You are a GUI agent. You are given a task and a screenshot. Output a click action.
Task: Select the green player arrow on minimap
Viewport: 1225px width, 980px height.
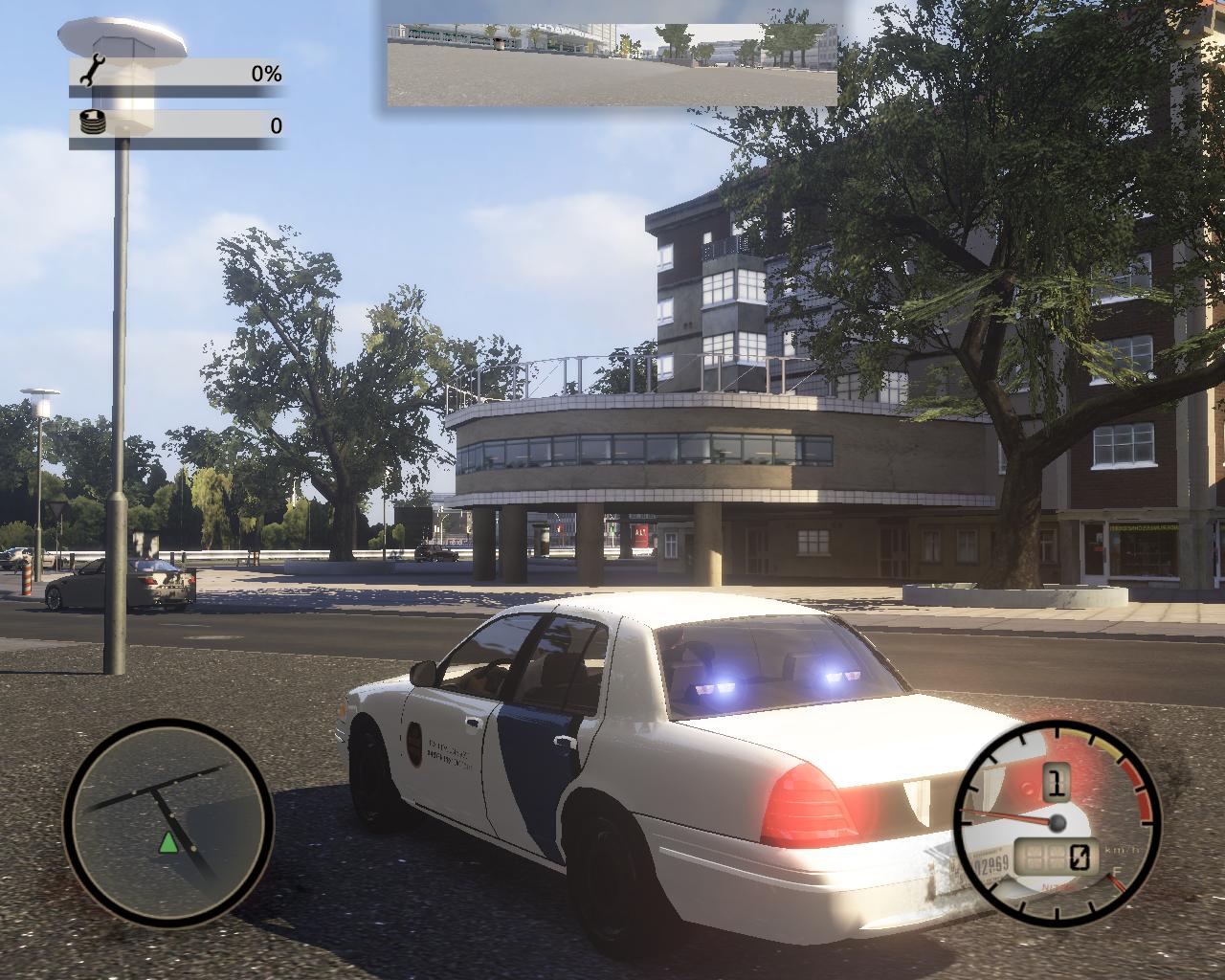168,842
